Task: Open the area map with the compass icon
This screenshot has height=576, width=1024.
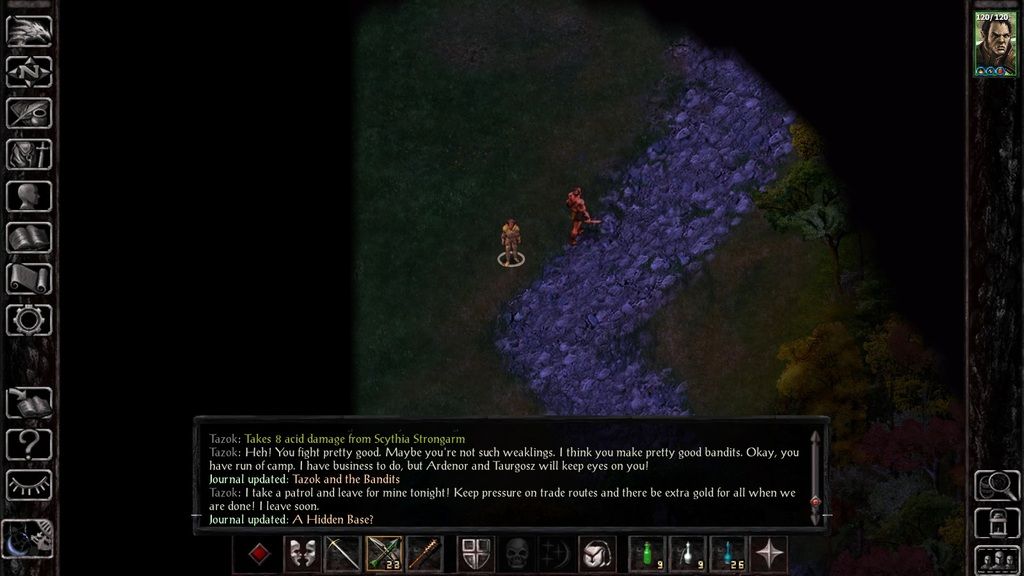Action: click(x=29, y=72)
